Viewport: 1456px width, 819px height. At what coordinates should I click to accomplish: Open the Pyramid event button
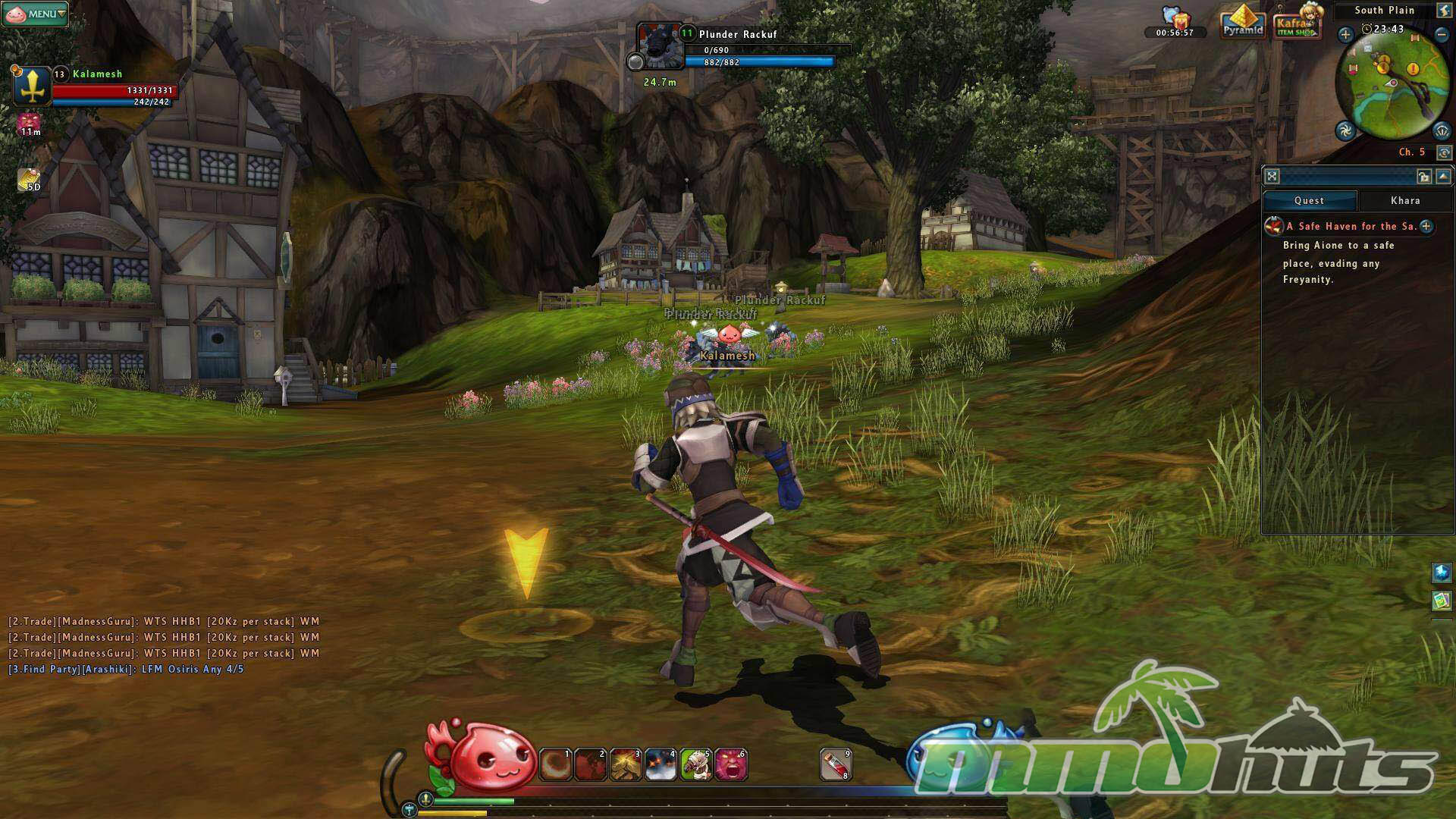click(x=1242, y=22)
